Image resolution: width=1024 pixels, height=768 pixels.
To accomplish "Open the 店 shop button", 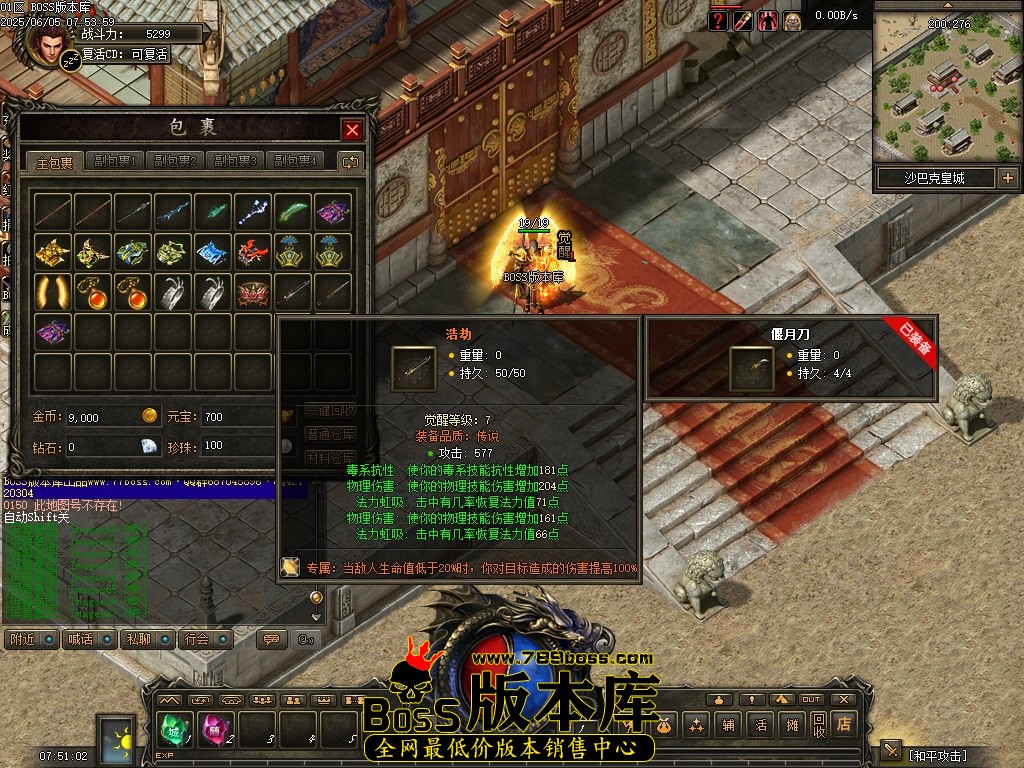I will point(844,724).
